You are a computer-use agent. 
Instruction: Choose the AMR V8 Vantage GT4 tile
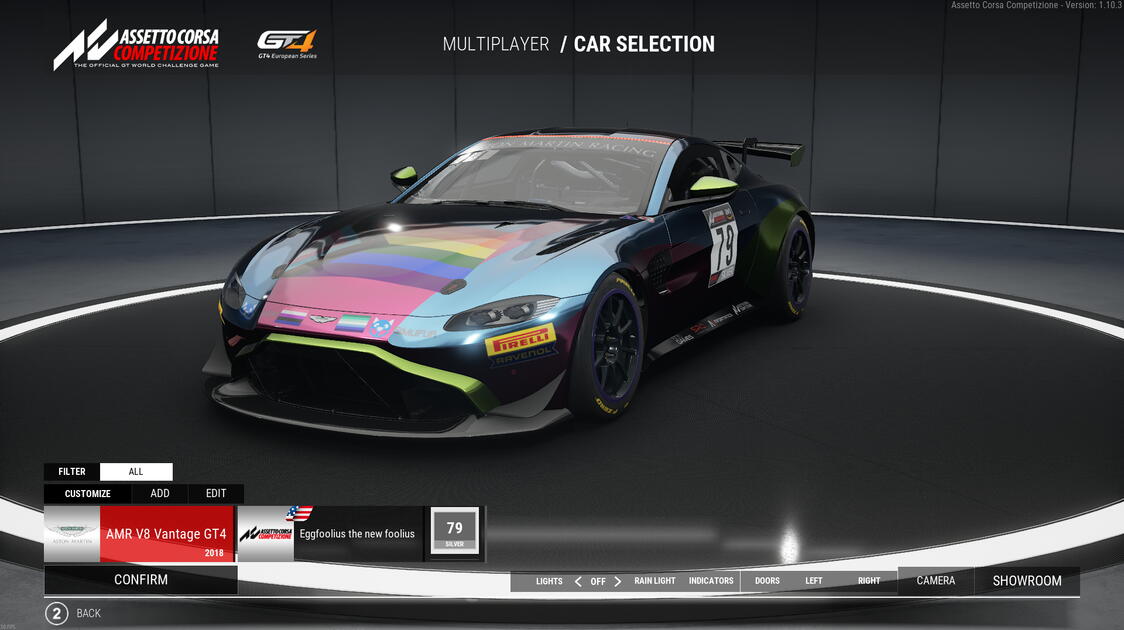[x=139, y=534]
